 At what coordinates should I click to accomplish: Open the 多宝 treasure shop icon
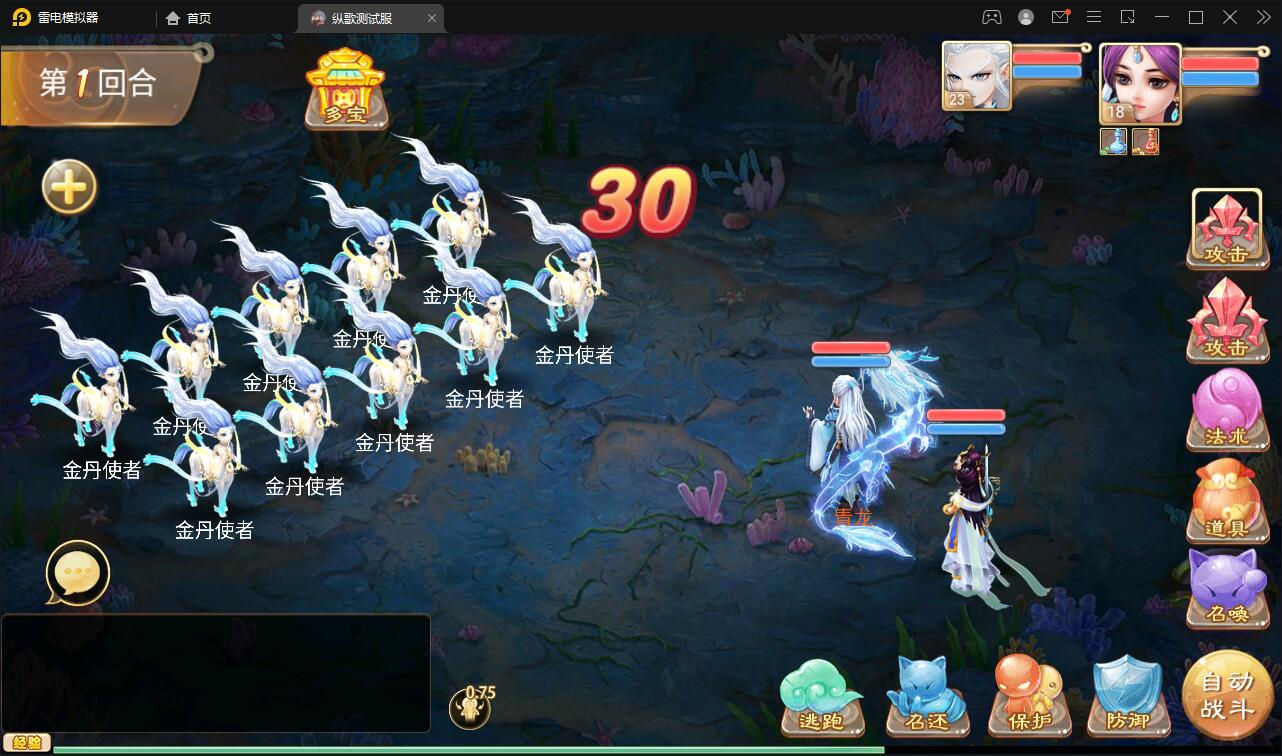tap(346, 90)
